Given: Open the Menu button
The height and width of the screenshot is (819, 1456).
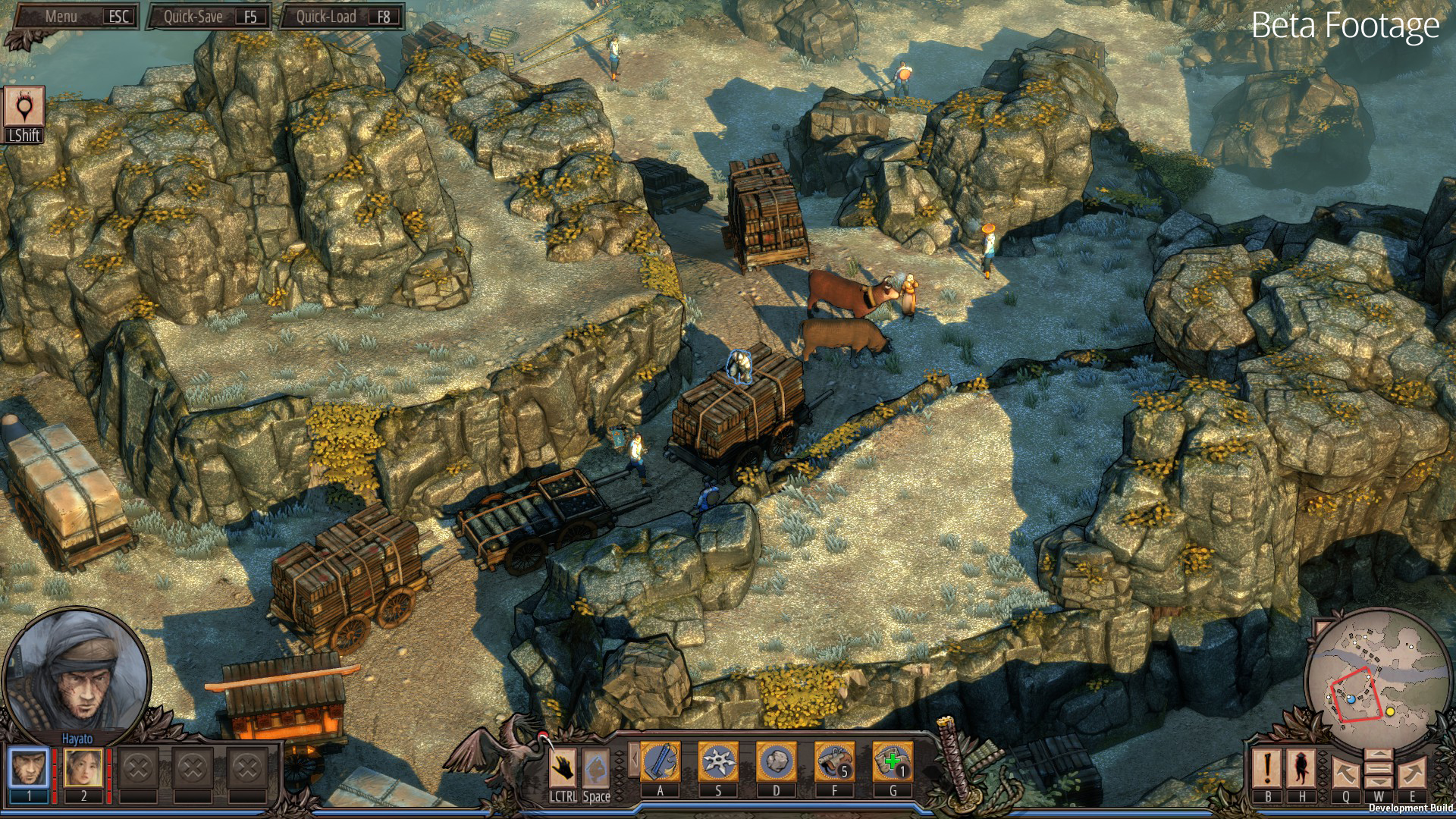Looking at the screenshot, I should [x=72, y=17].
